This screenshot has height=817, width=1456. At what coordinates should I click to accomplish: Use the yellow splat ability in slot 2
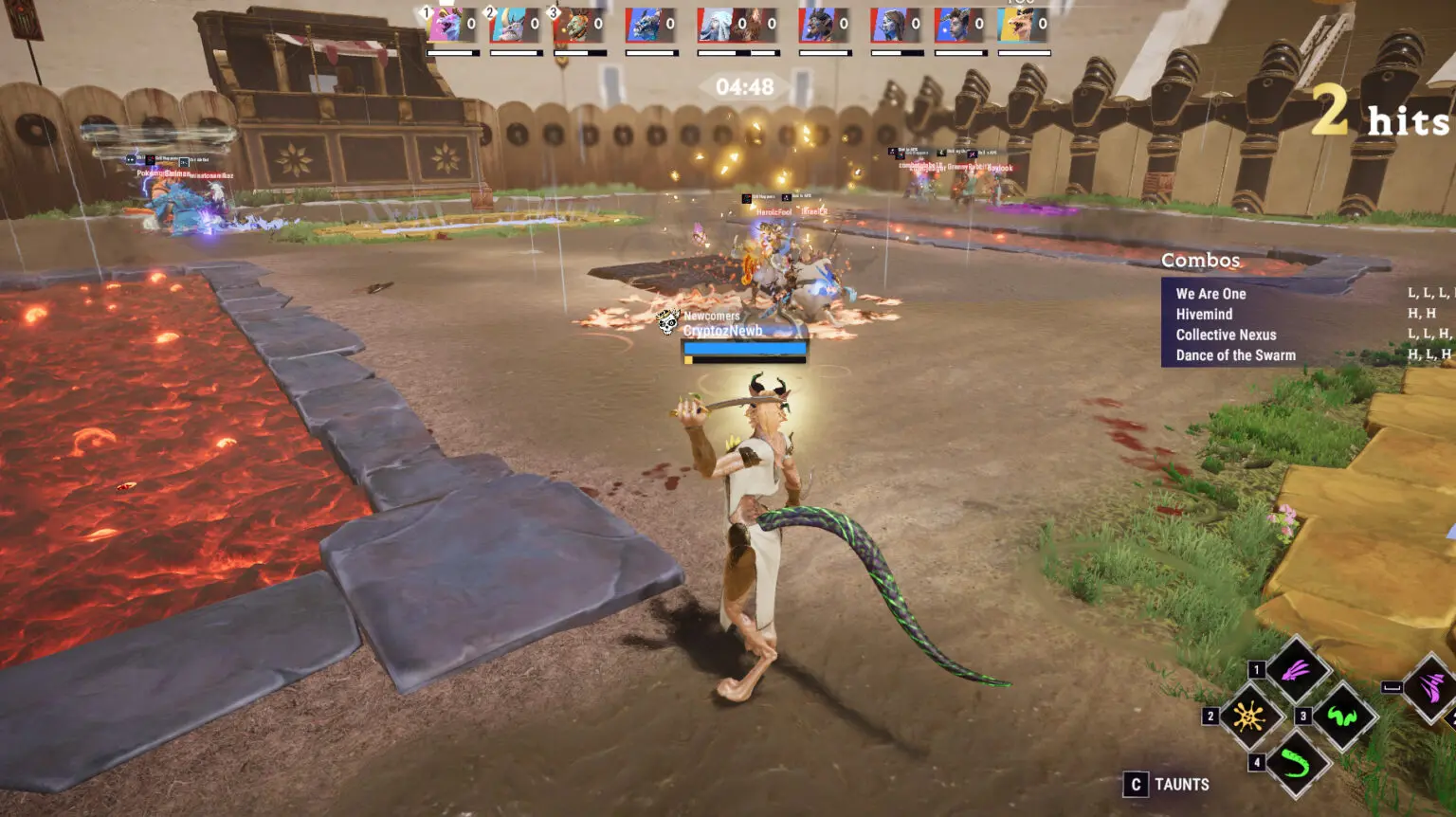[x=1248, y=717]
